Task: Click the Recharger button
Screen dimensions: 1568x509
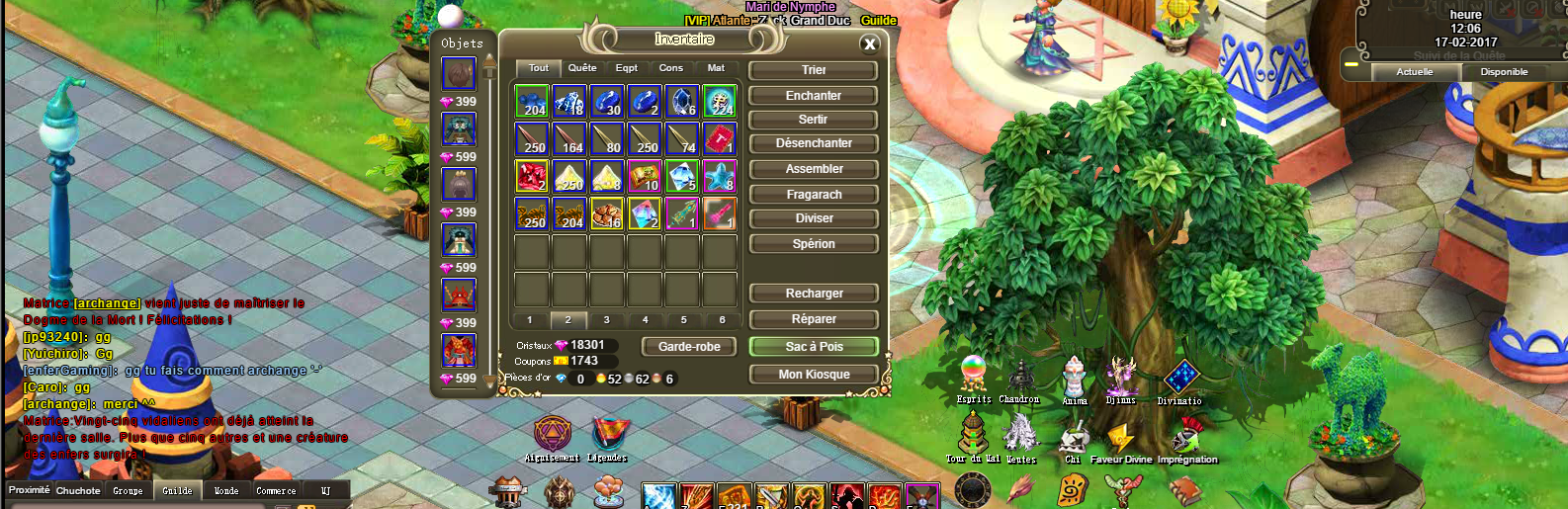Action: pos(814,294)
